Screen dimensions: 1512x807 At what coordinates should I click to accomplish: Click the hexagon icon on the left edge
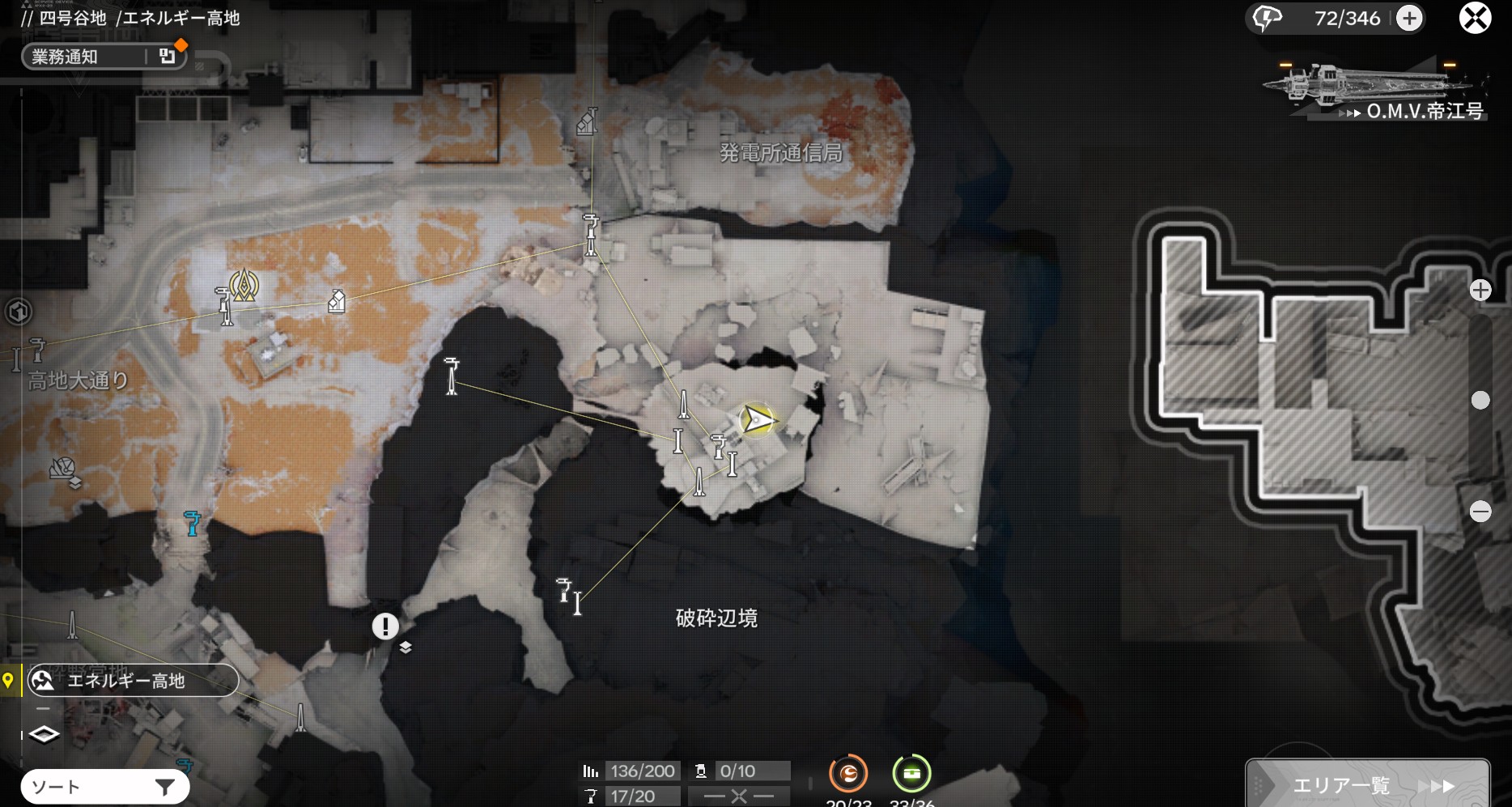(18, 311)
